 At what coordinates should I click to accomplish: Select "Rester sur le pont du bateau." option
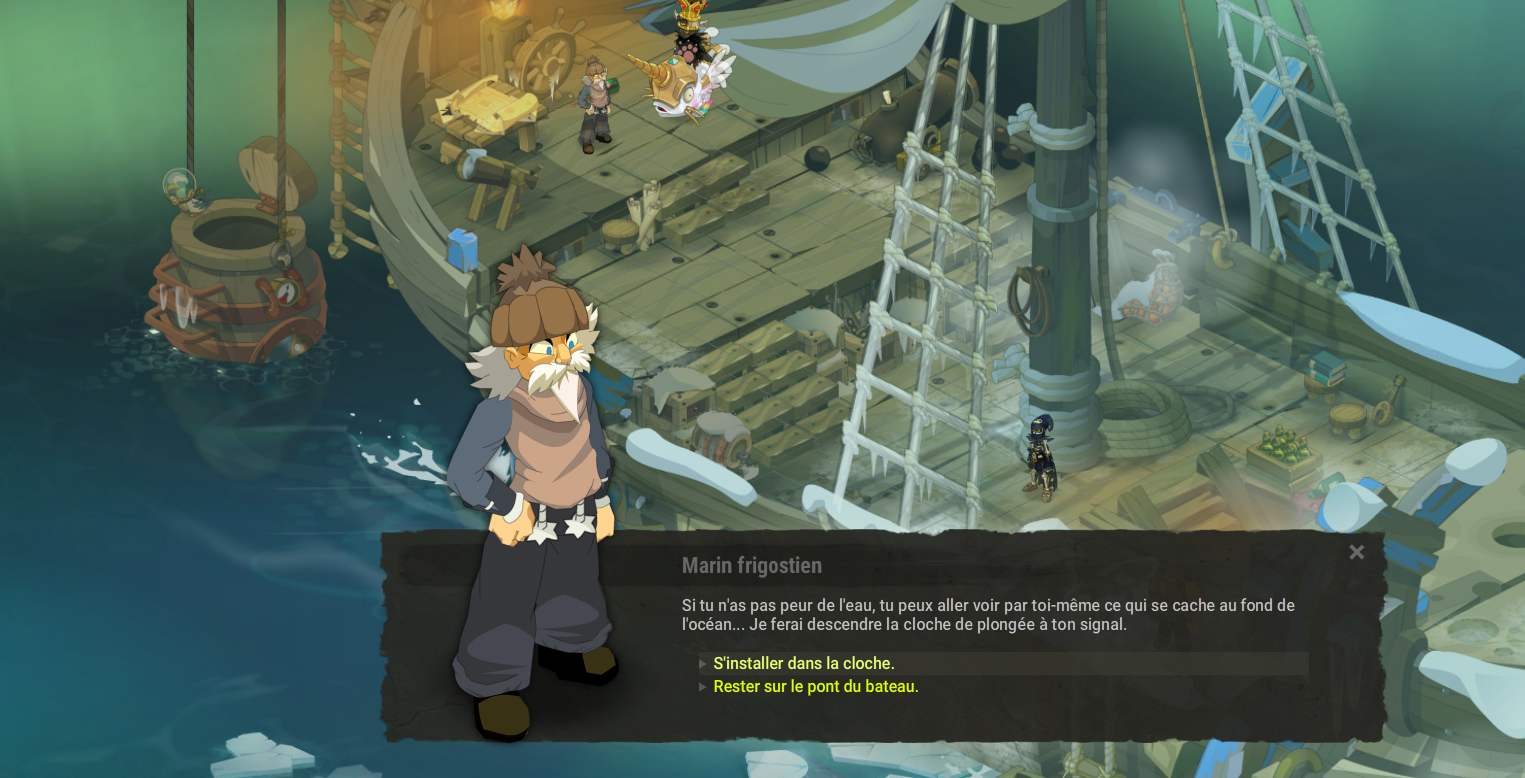[816, 687]
